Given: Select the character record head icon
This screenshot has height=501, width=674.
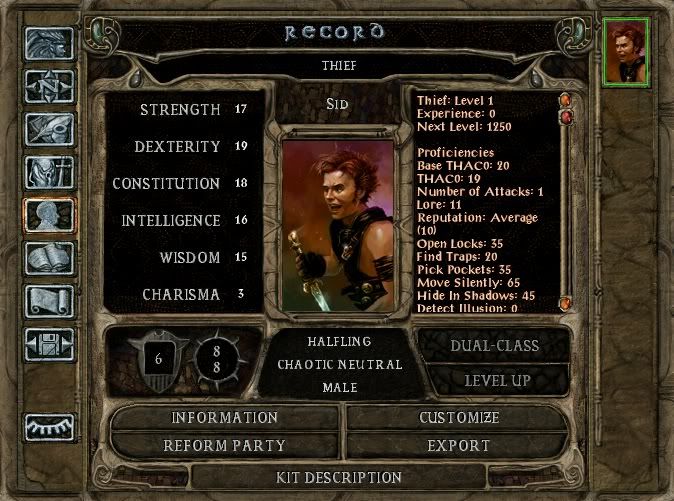Looking at the screenshot, I should 50,215.
